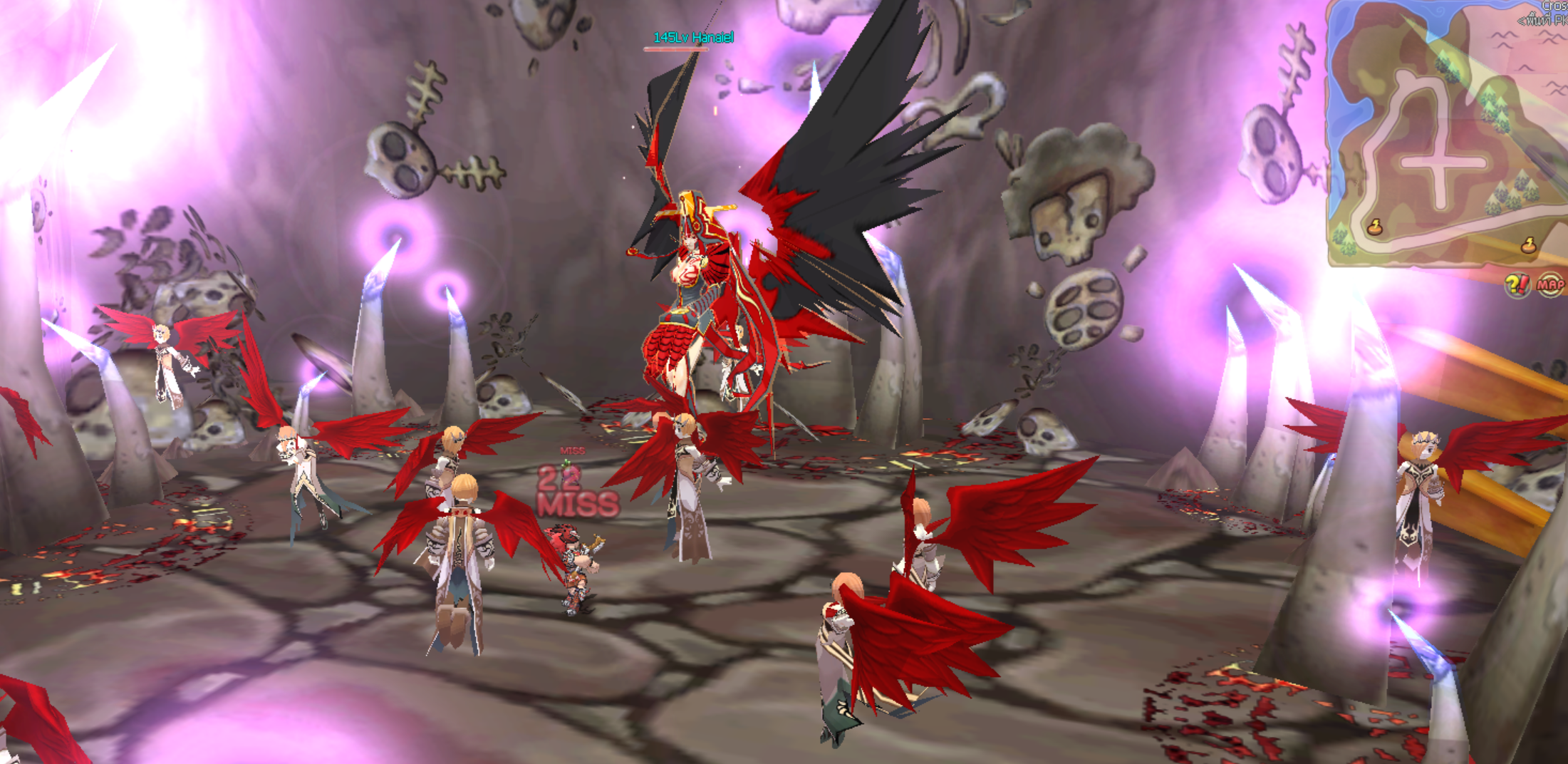Select the lightning marker at the path's bend
Viewport: 1568px width, 764px height.
(1375, 227)
